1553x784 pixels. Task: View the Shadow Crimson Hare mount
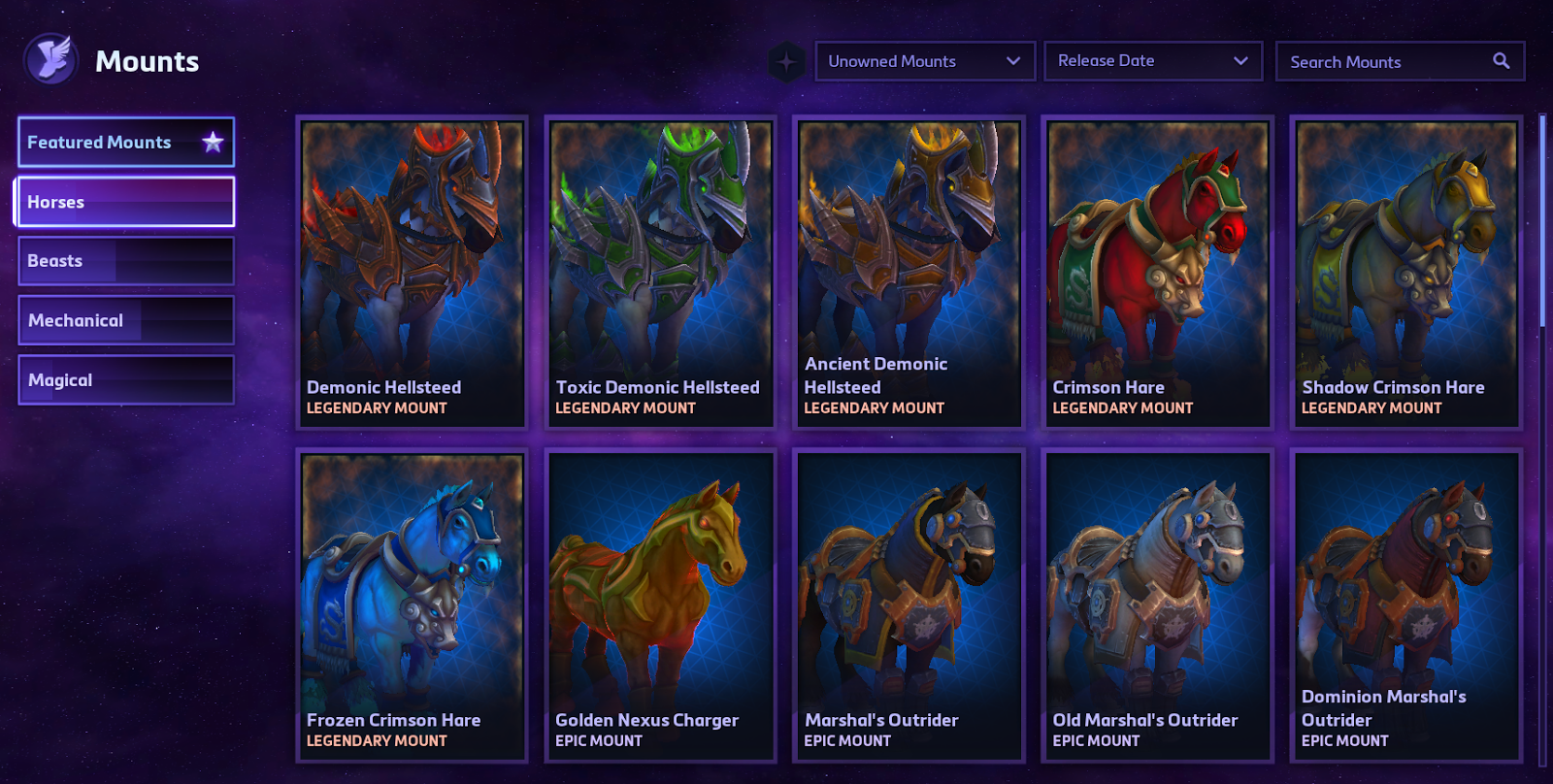click(1405, 272)
